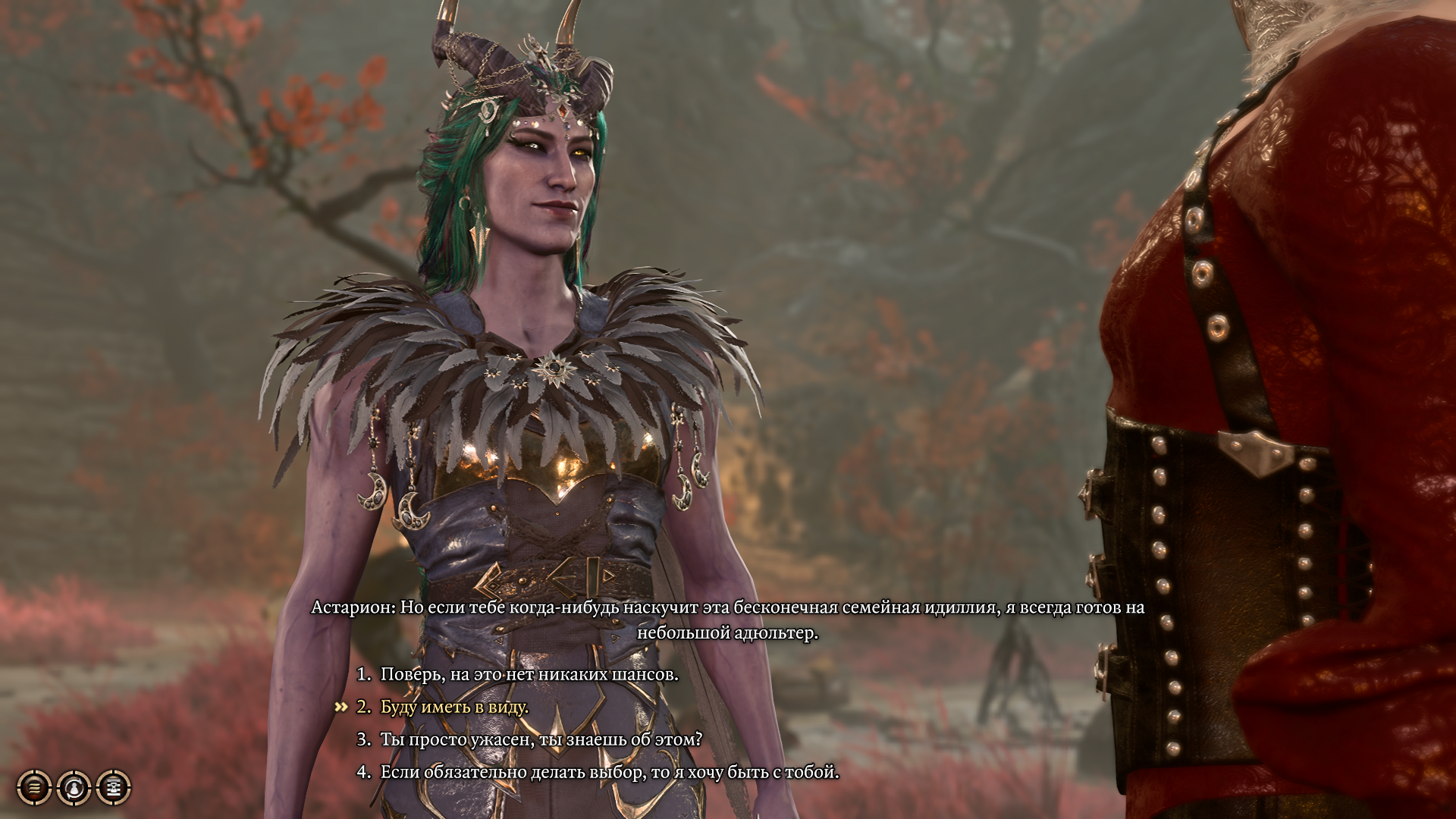Choose reply "Поверь, на это нет никаких шансов."
1456x819 pixels.
click(x=529, y=674)
